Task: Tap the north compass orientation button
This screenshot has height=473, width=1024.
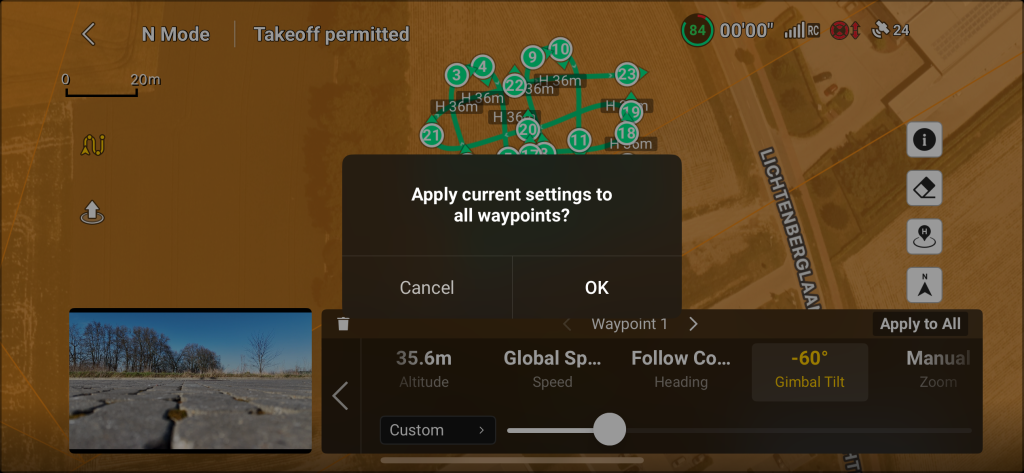Action: 924,285
